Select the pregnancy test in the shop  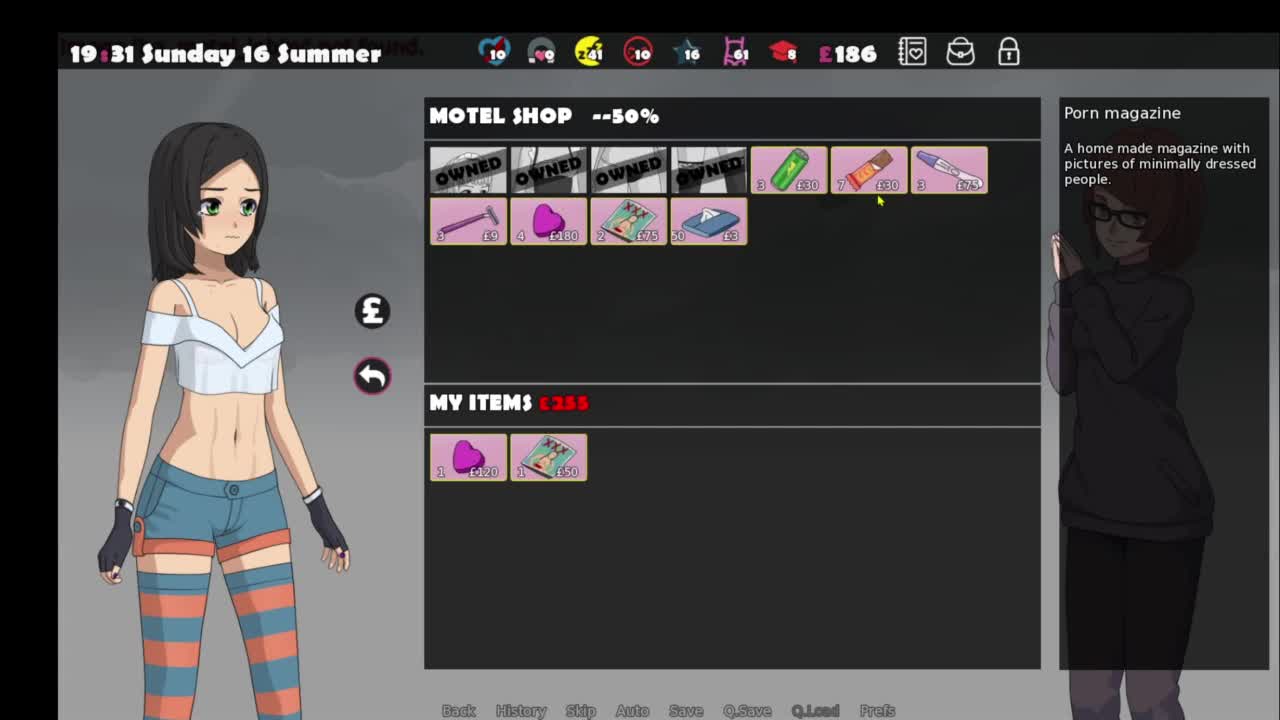click(949, 170)
